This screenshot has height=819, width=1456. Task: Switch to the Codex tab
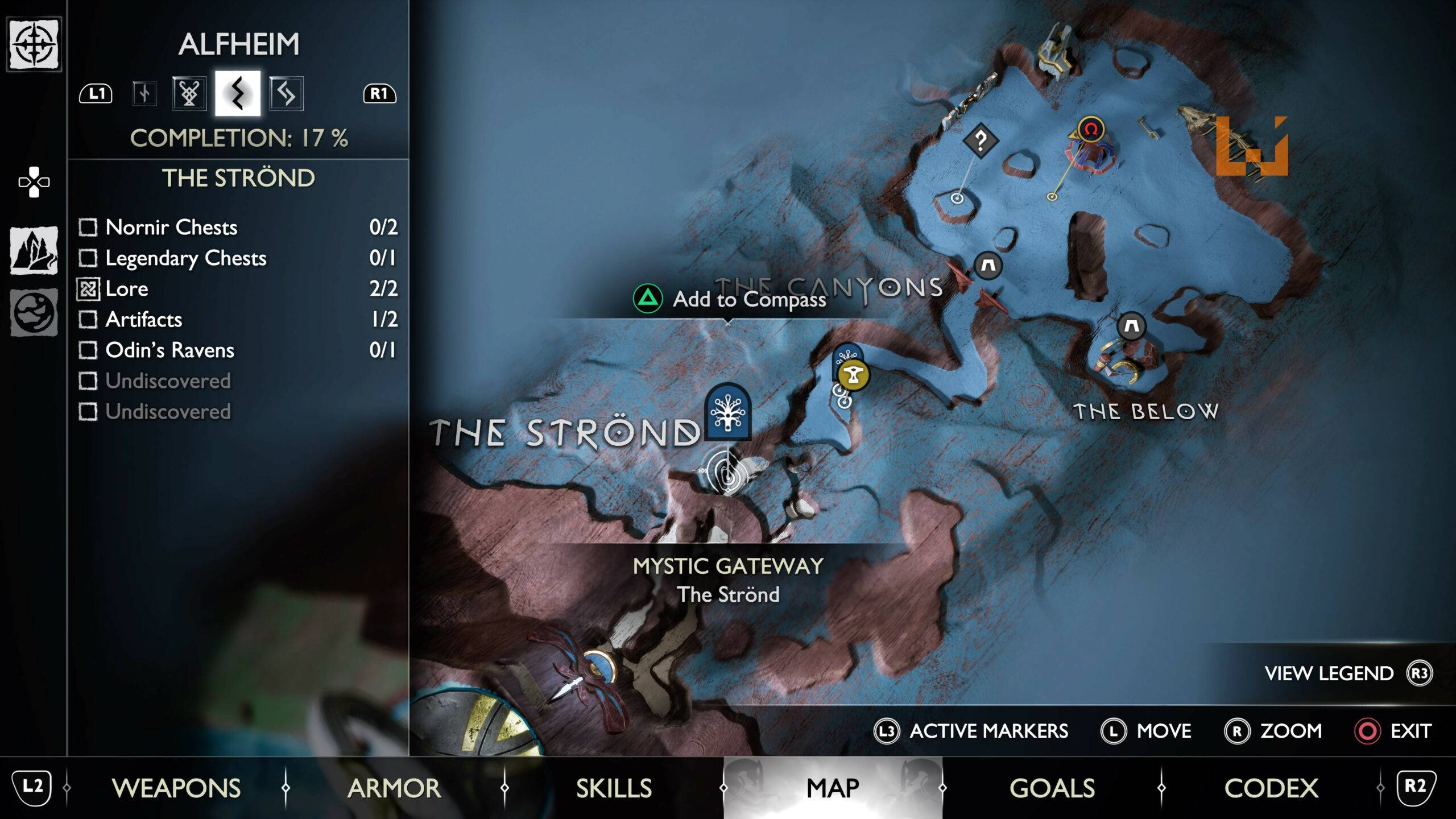1271,788
